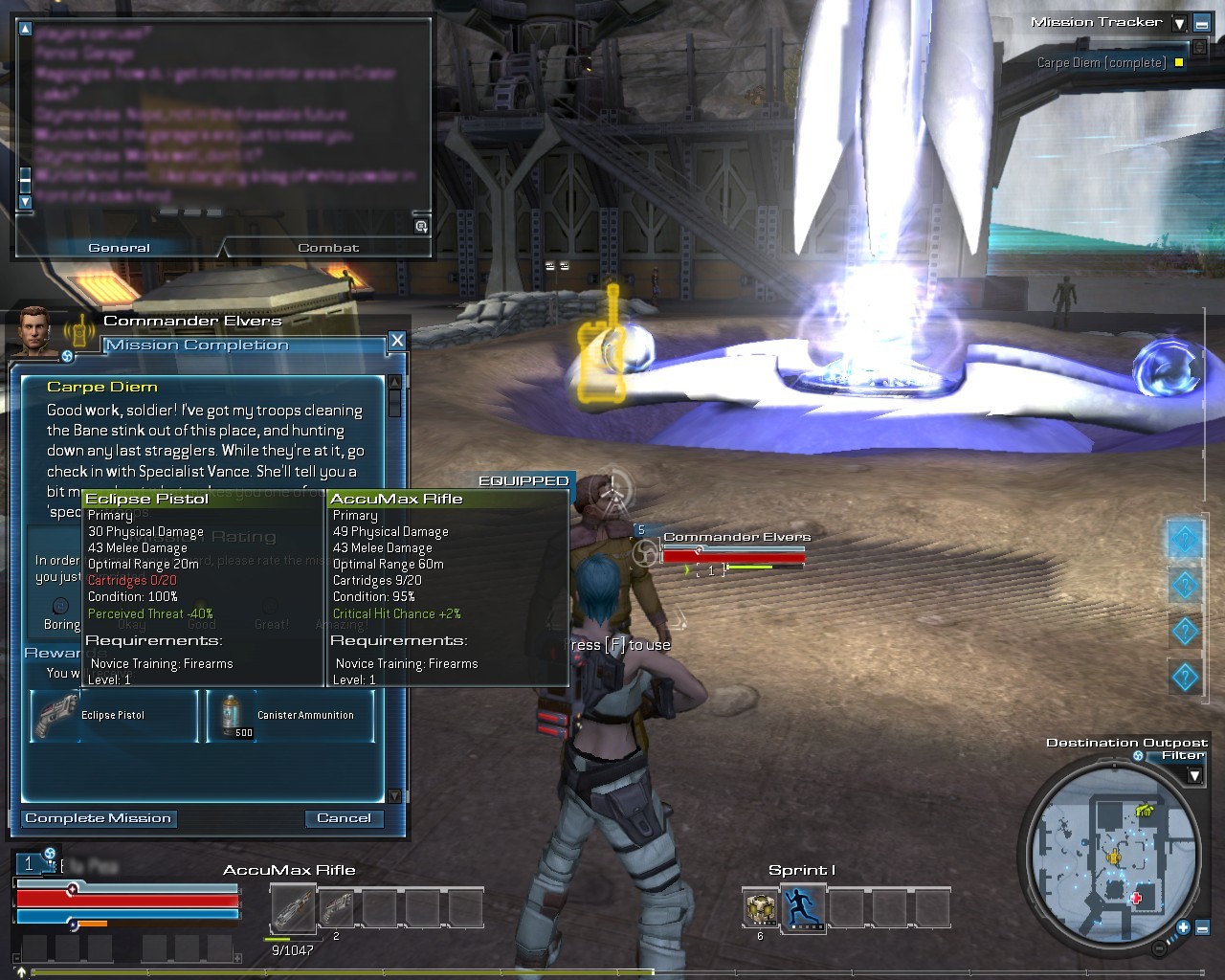
Task: Use the crate item in ability bar
Action: 761,907
